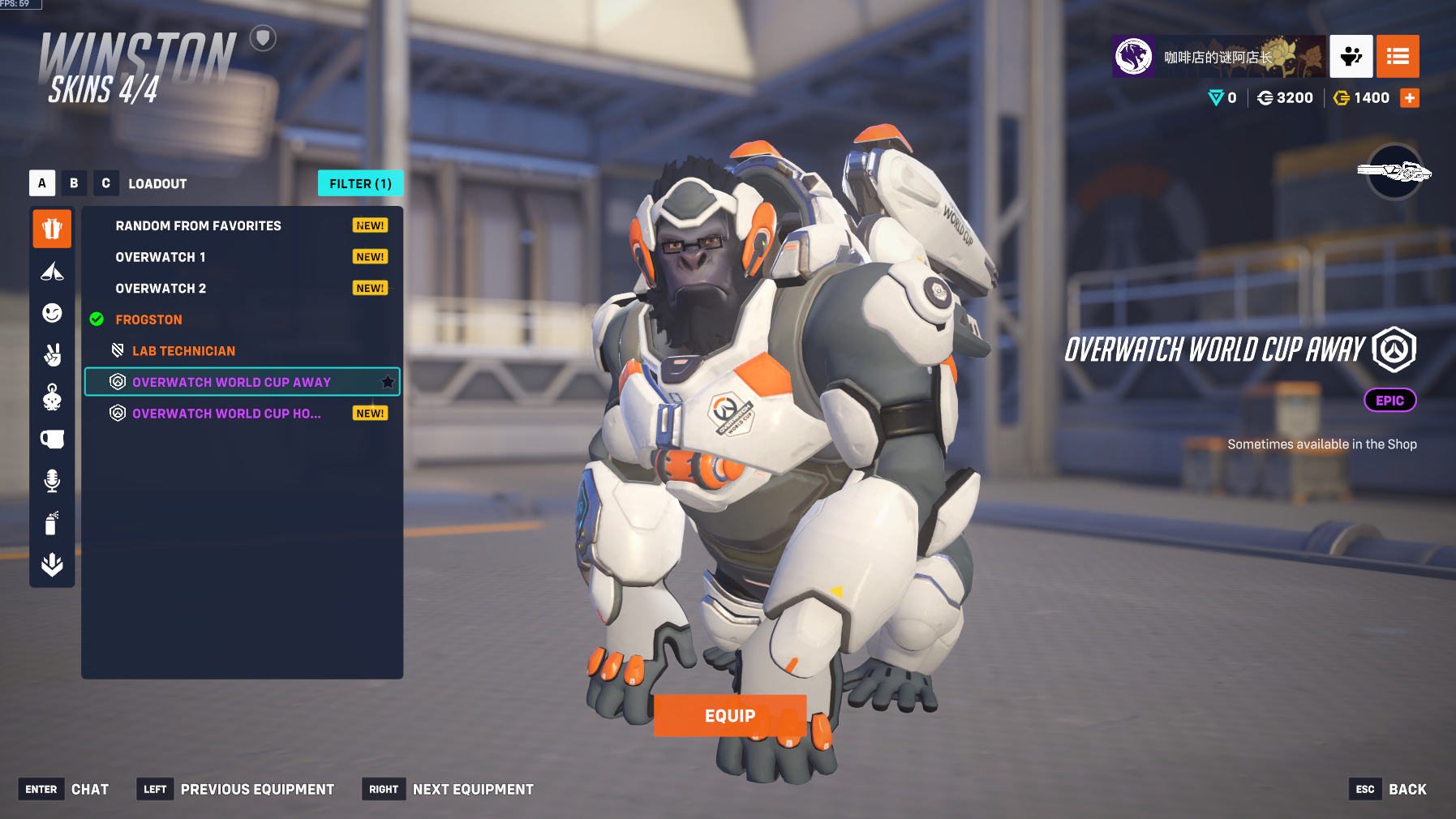Screen dimensions: 1456x819
Task: Open the orange main menu list button
Action: coord(1398,56)
